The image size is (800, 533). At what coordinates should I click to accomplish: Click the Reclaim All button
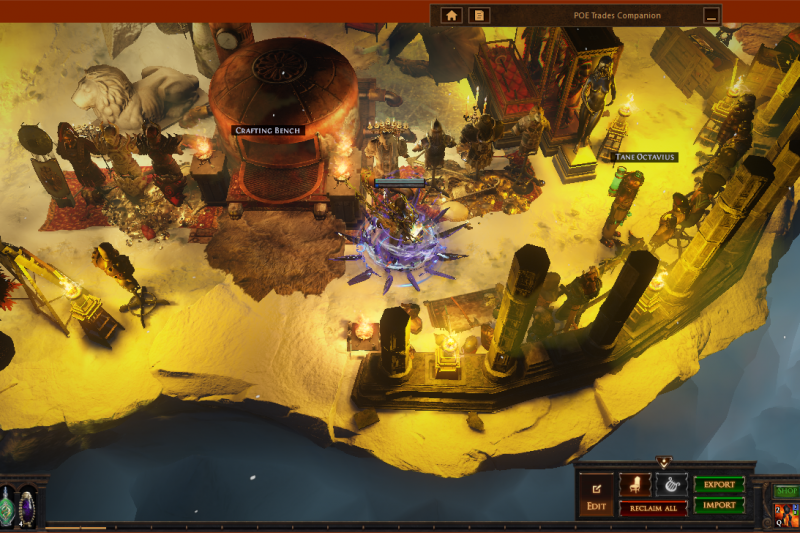pyautogui.click(x=653, y=508)
